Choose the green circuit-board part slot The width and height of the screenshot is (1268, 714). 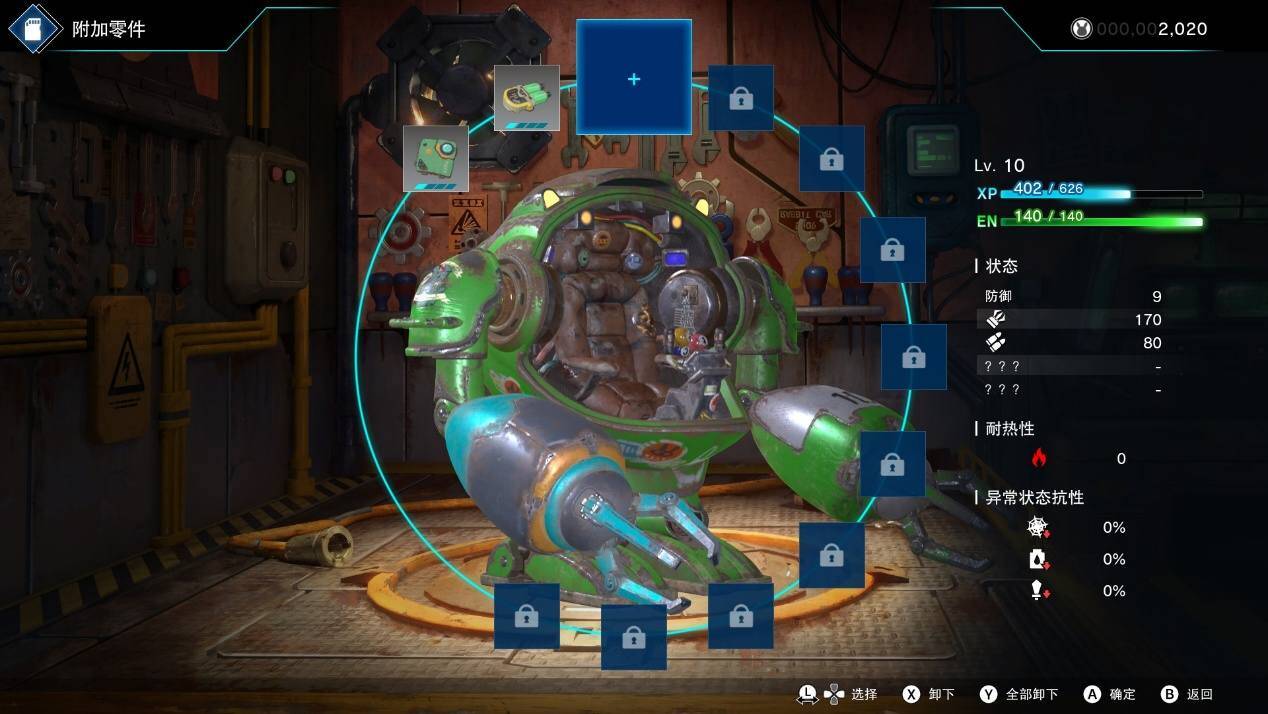point(436,158)
